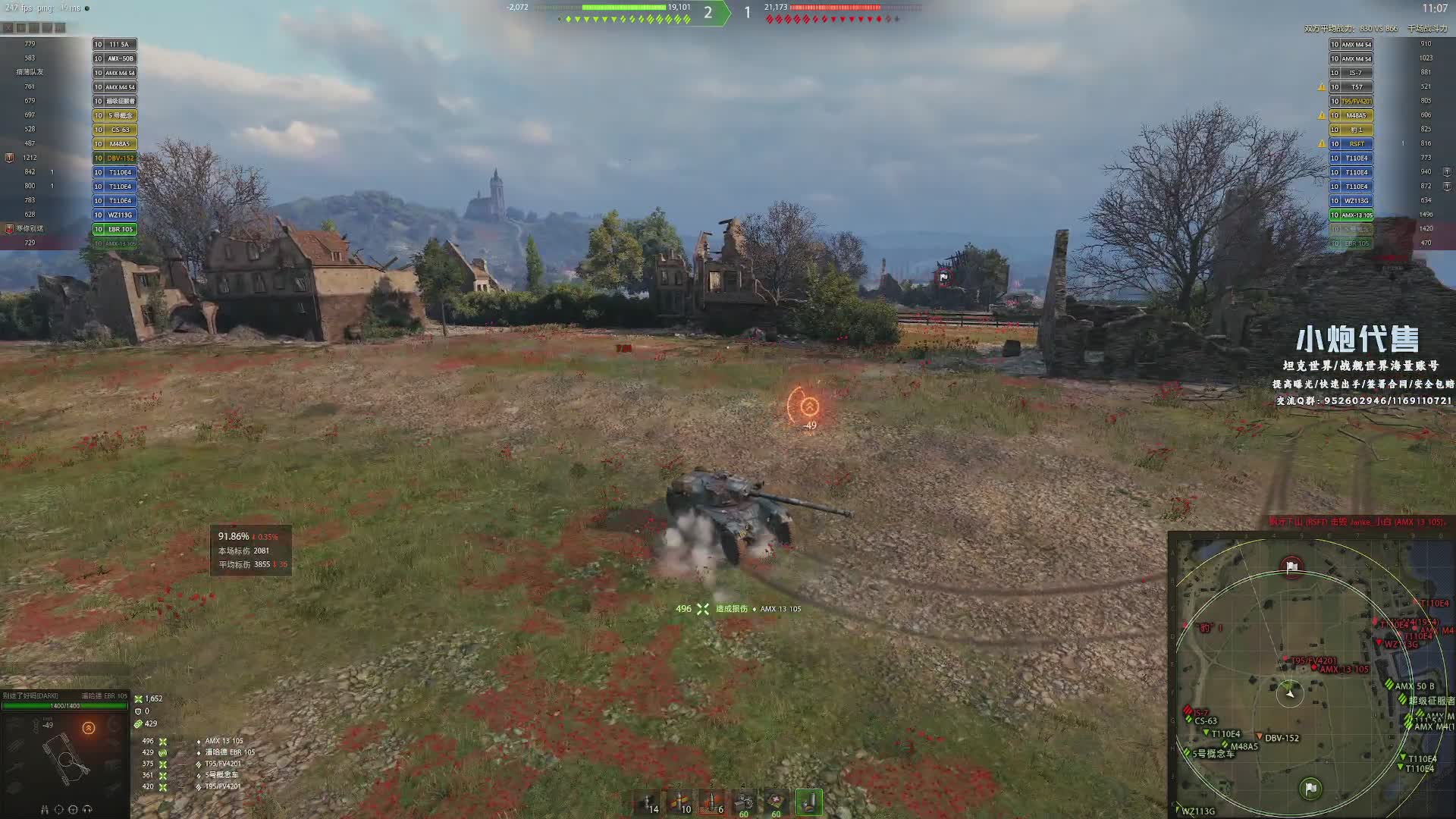Screen dimensions: 1456x819
Task: Pick the enemy T57 row
Action: (x=1351, y=87)
